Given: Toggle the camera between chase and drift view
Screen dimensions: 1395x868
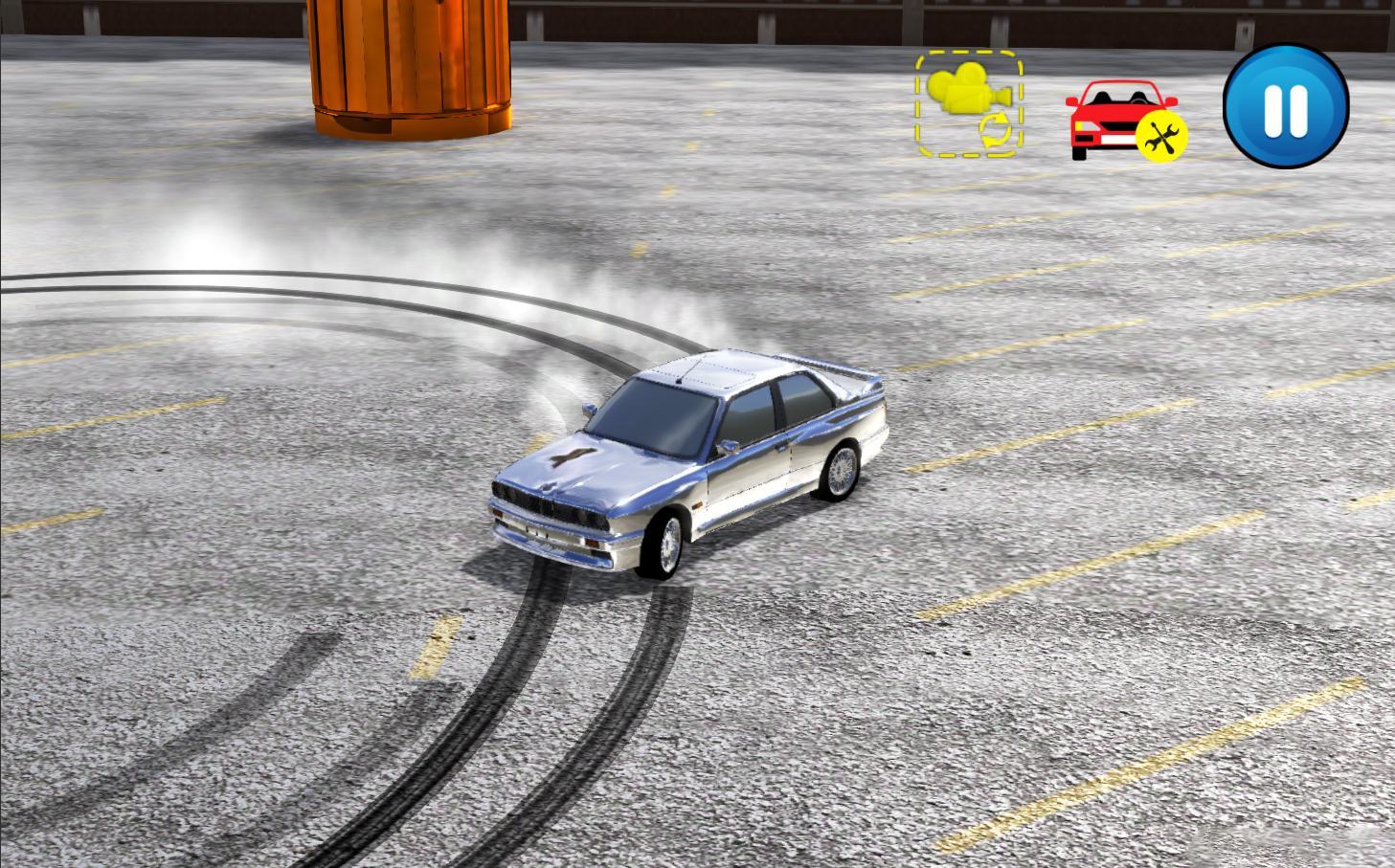Looking at the screenshot, I should [x=968, y=103].
